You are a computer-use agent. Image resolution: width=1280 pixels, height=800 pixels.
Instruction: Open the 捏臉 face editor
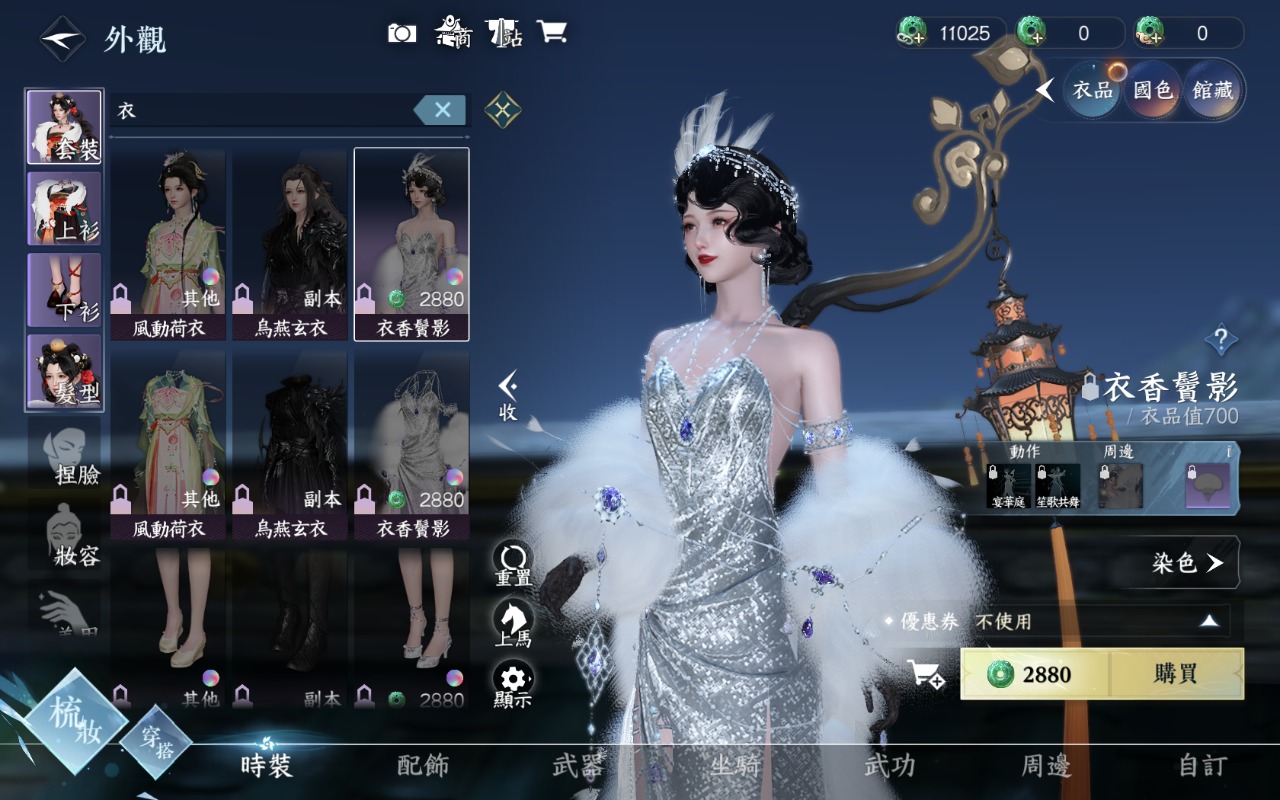click(x=70, y=455)
